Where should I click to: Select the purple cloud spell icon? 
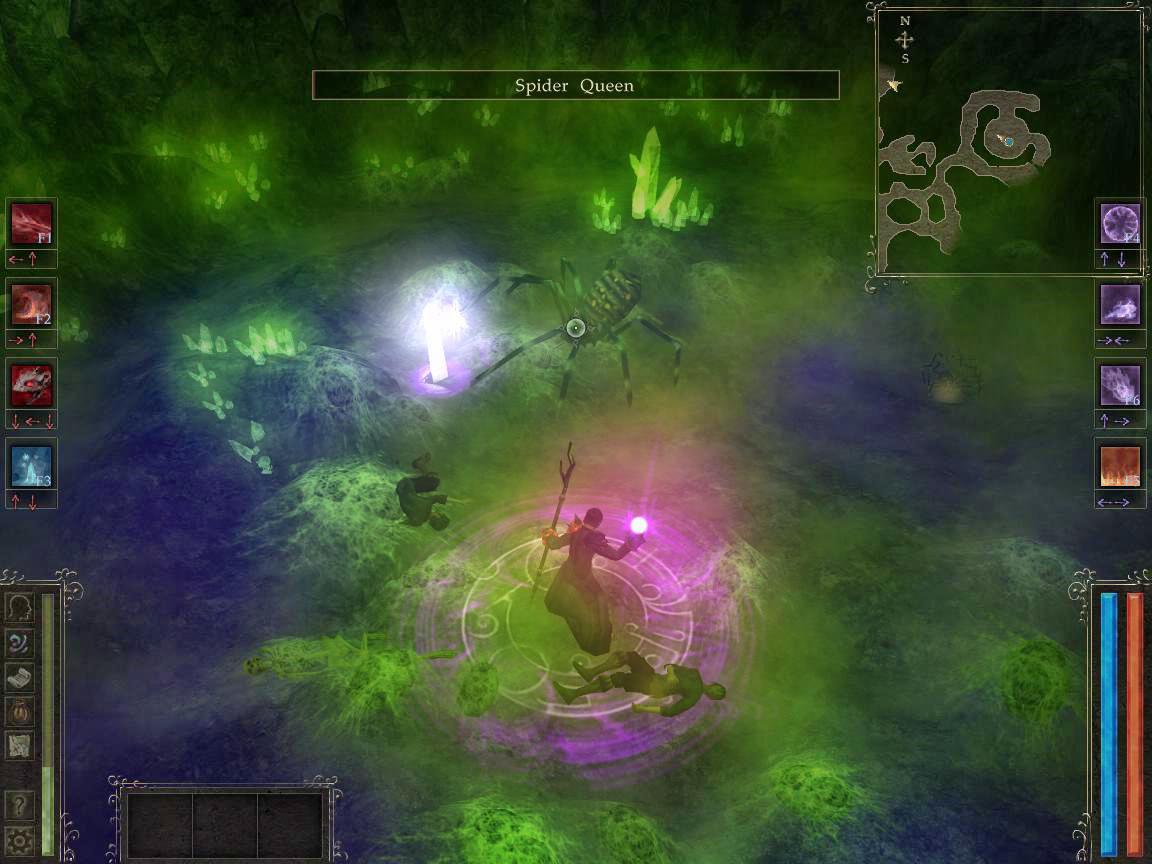[x=1120, y=304]
